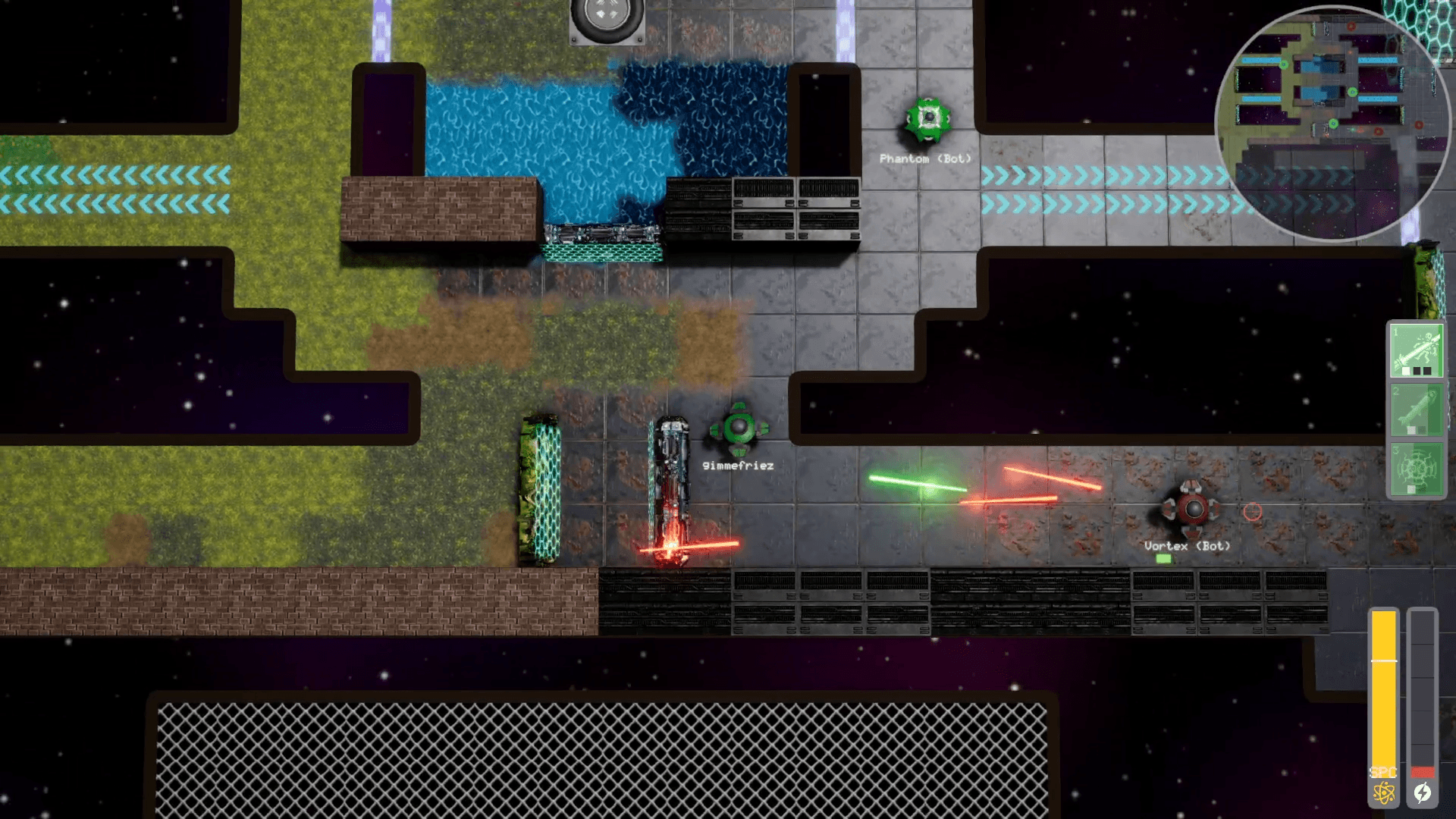Toggle ammo pip under weapon slot 2

click(1412, 428)
